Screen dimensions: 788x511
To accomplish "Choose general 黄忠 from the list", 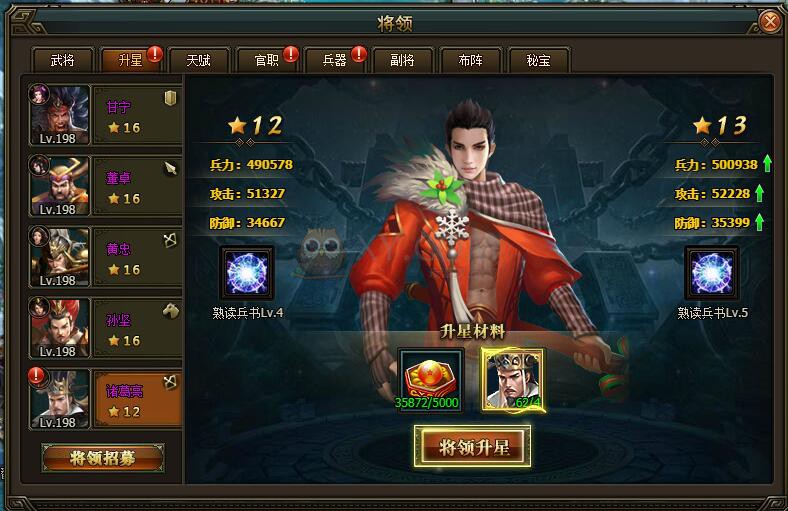I will [x=104, y=257].
